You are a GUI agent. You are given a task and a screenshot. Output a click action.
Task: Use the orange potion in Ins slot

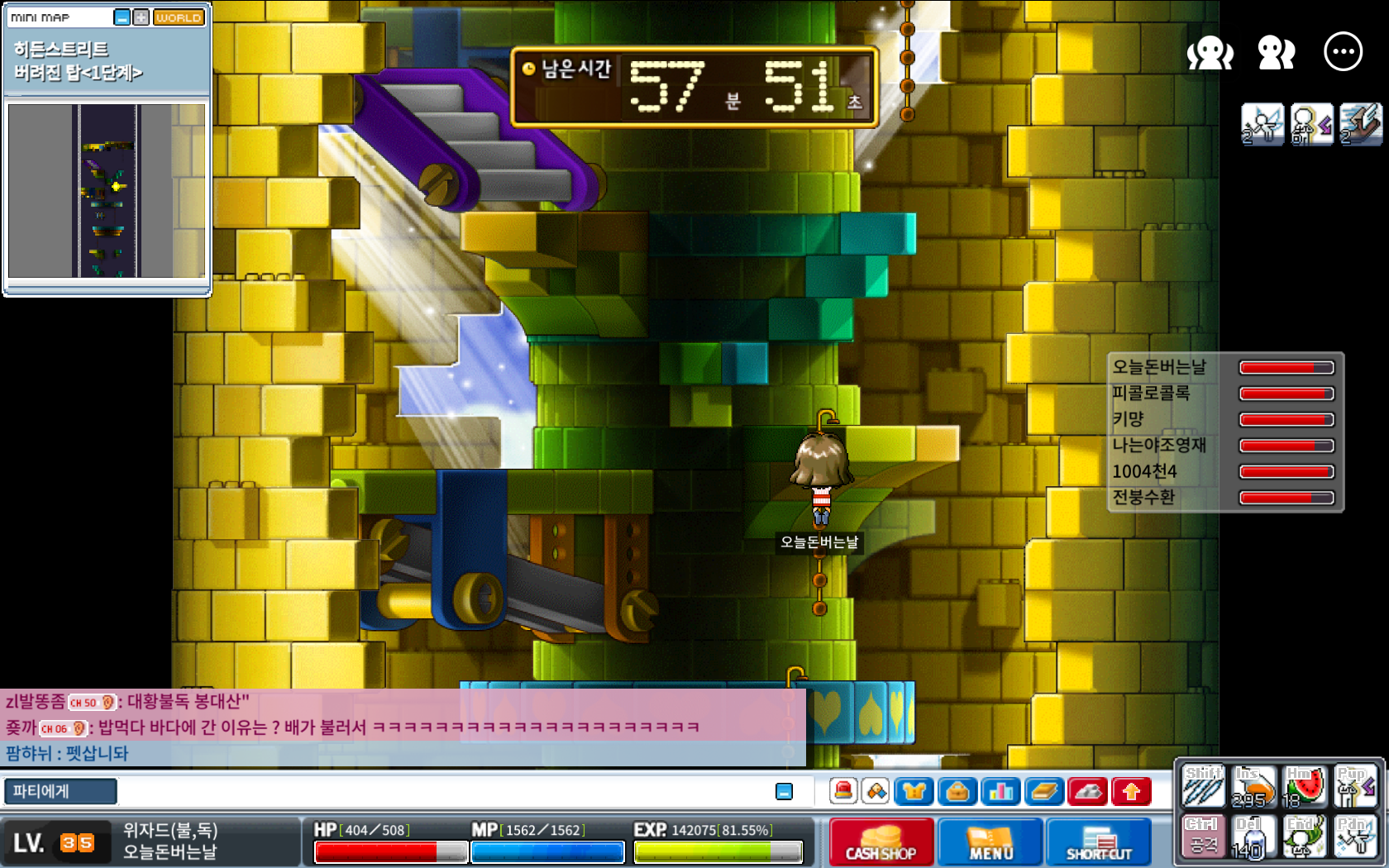pyautogui.click(x=1253, y=786)
